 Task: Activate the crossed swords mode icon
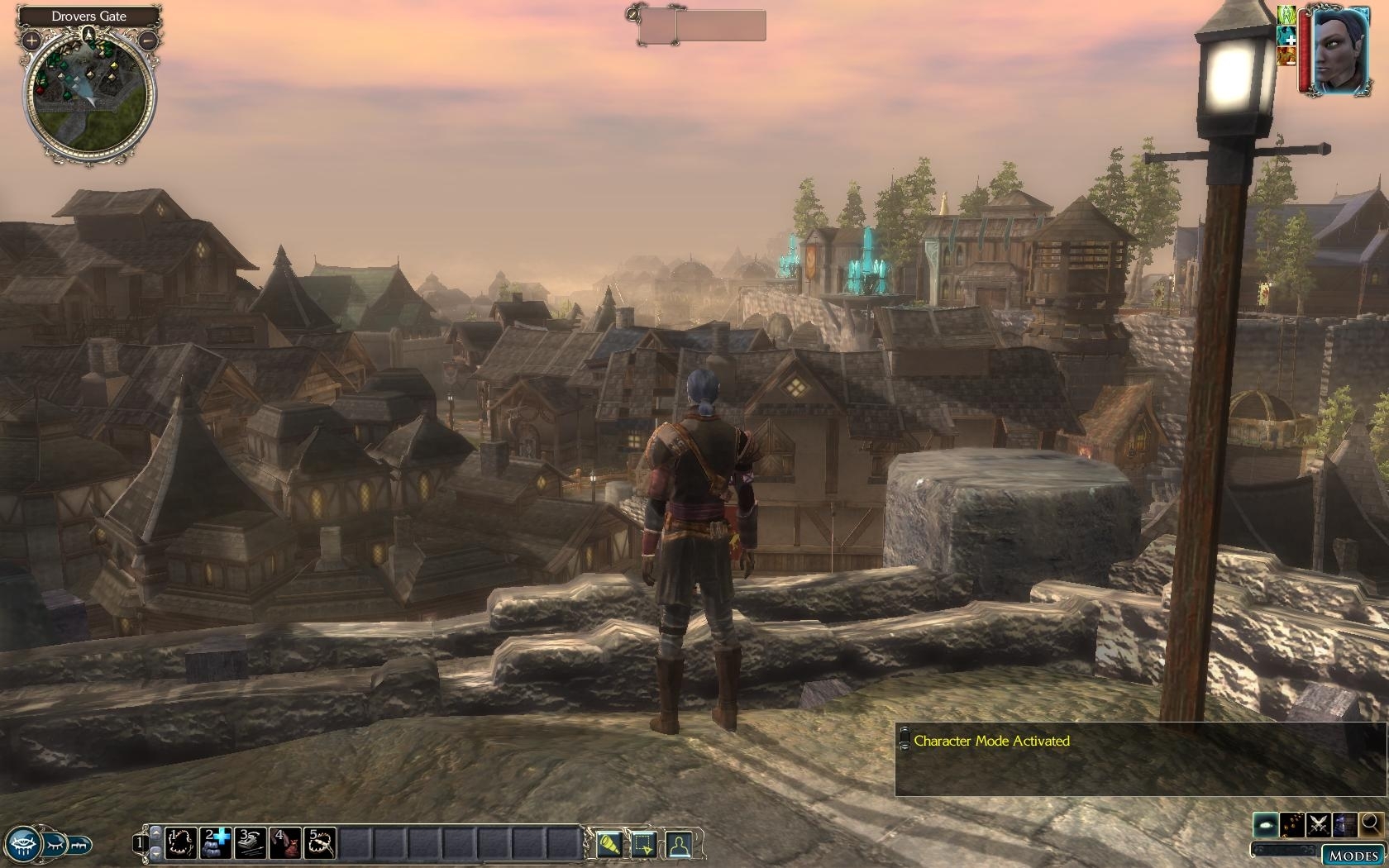tap(1319, 824)
